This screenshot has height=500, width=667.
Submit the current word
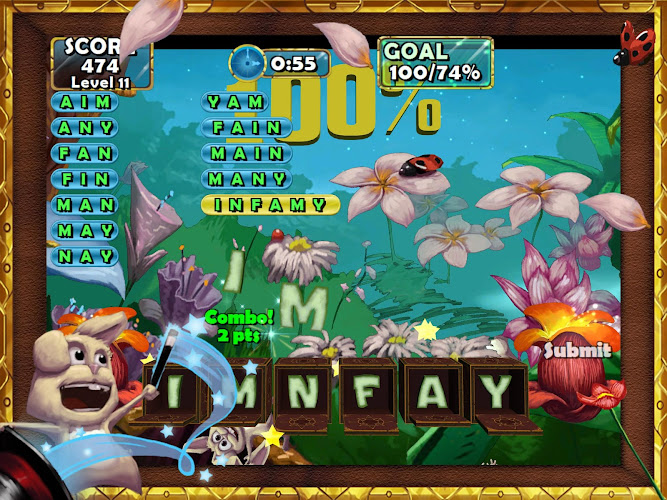click(576, 351)
